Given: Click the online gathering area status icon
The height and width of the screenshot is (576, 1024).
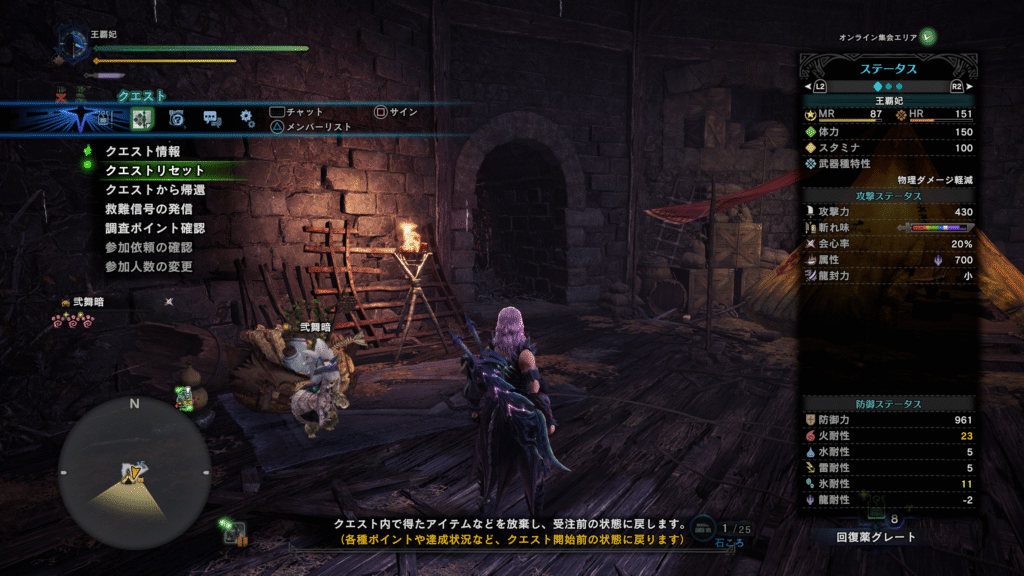Looking at the screenshot, I should click(x=929, y=37).
